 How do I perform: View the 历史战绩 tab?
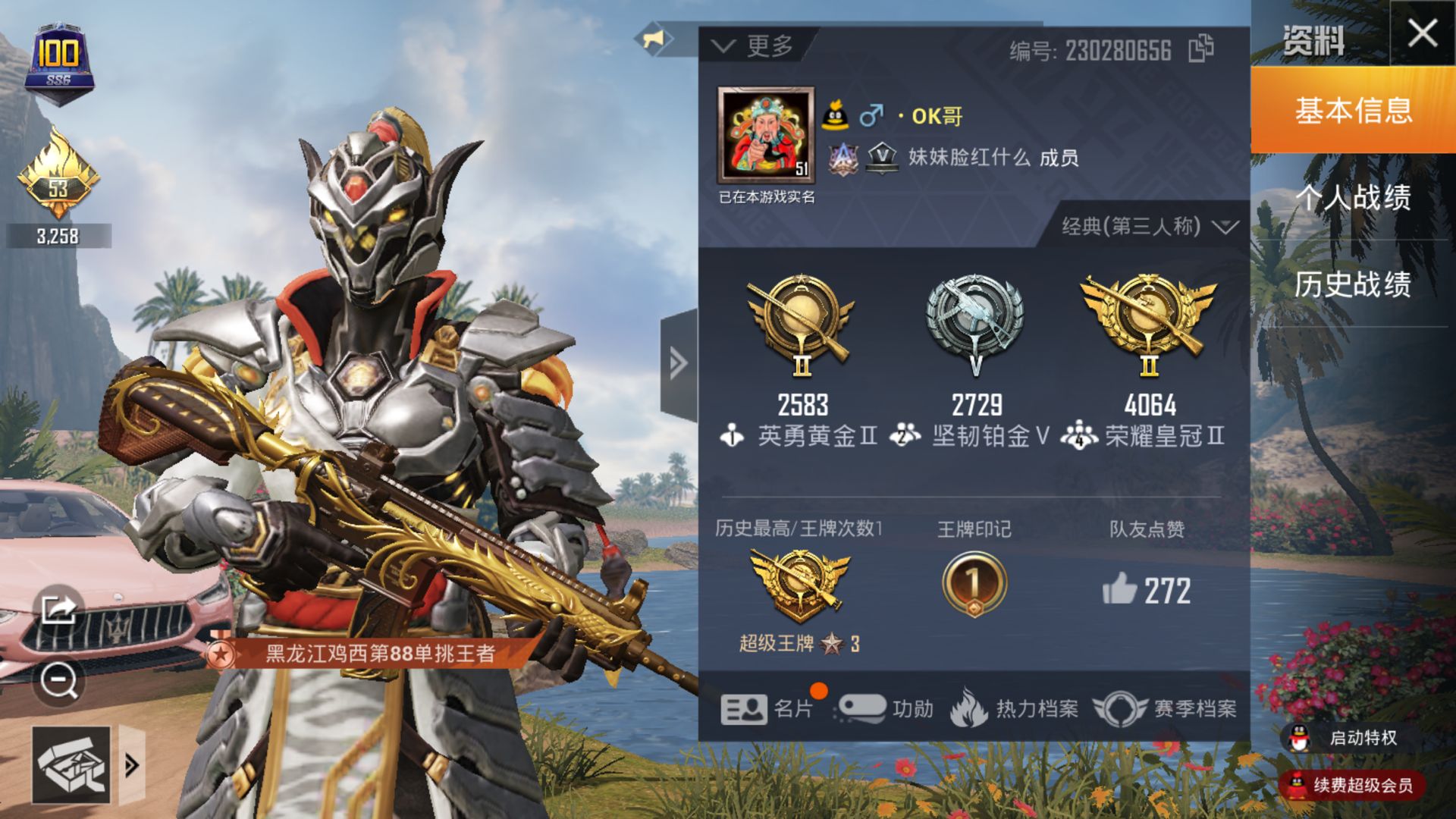1353,284
